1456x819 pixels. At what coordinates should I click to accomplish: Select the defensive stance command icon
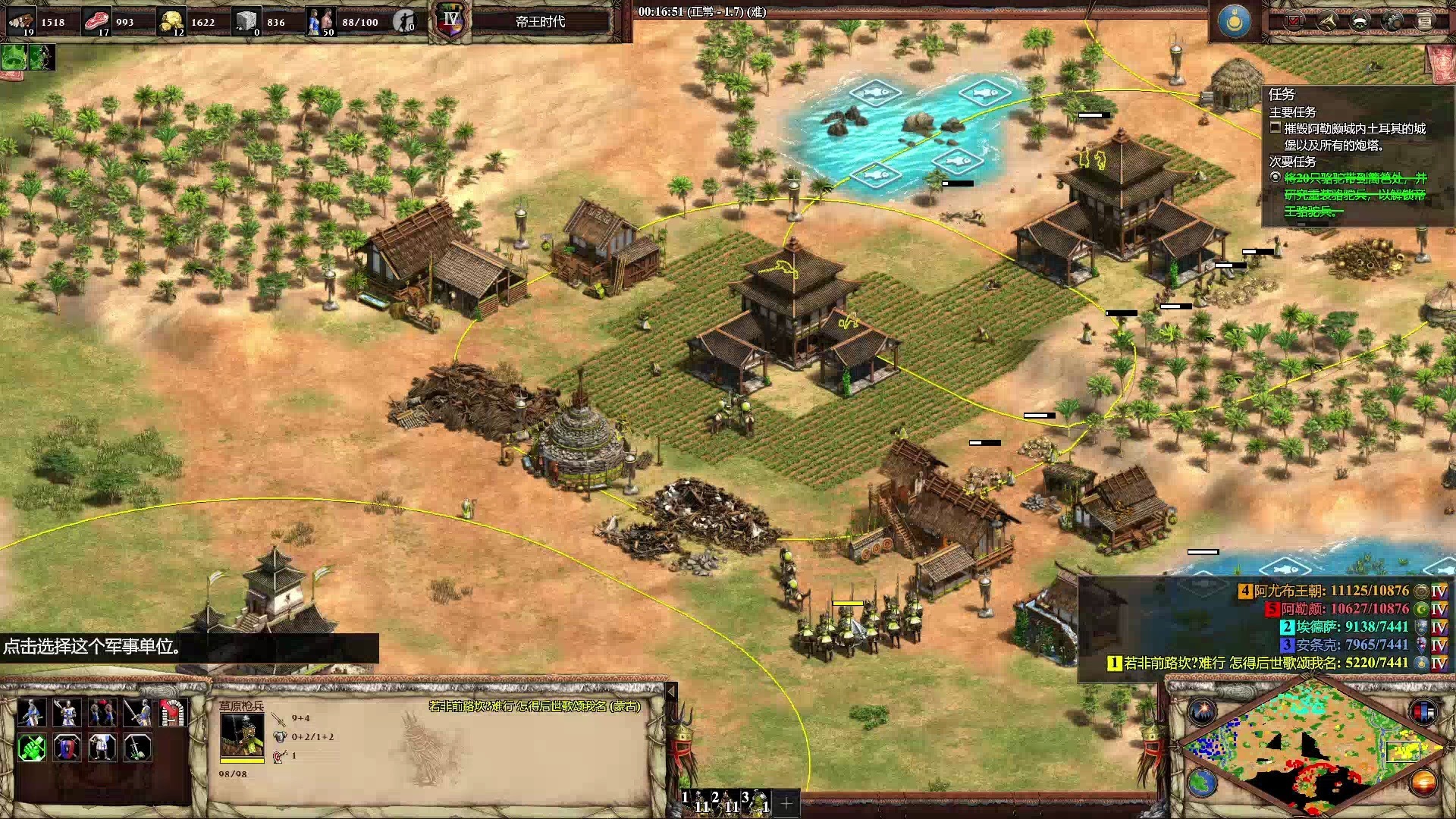pyautogui.click(x=67, y=713)
